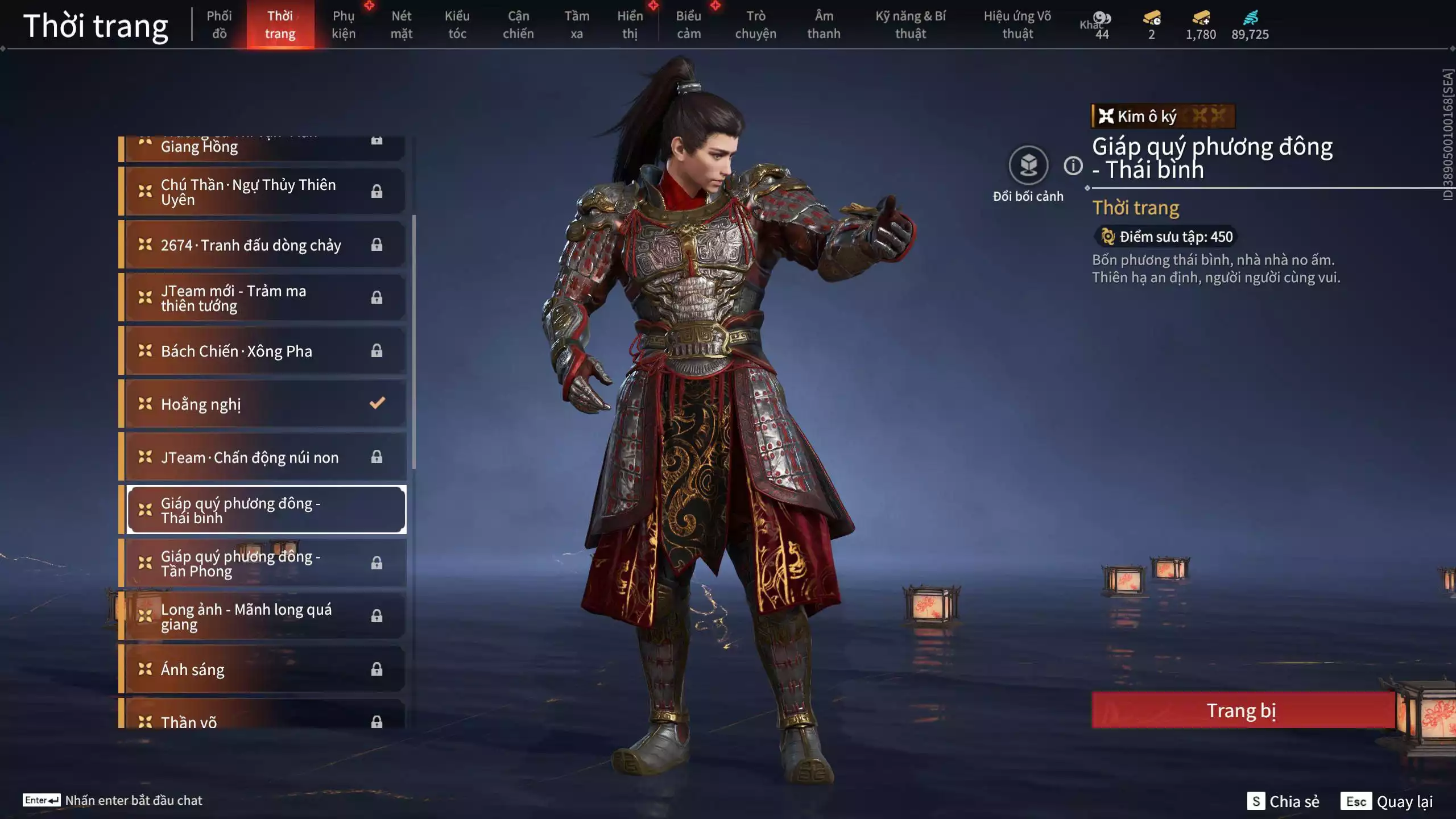The width and height of the screenshot is (1456, 819).
Task: Click the lock on 'Bách Chiến · Xông Pha'
Action: 377,351
